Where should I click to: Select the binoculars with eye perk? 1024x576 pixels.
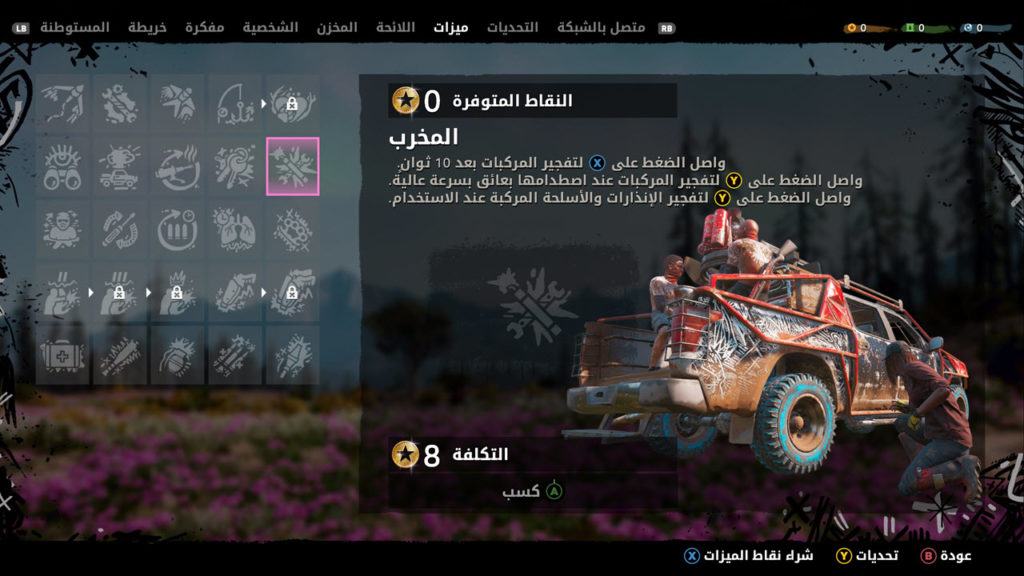pos(62,166)
